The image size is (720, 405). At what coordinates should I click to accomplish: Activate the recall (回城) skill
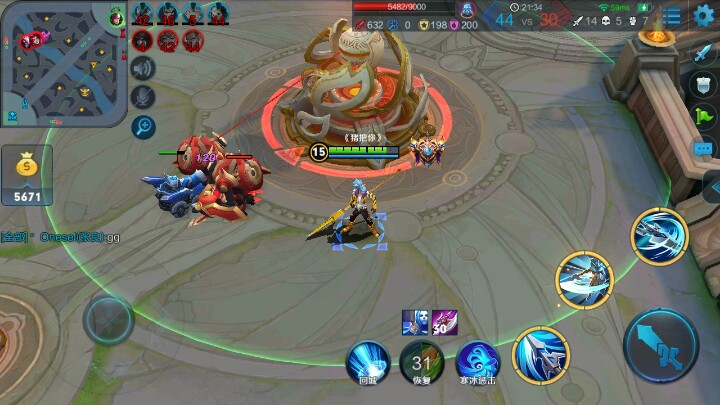point(368,359)
